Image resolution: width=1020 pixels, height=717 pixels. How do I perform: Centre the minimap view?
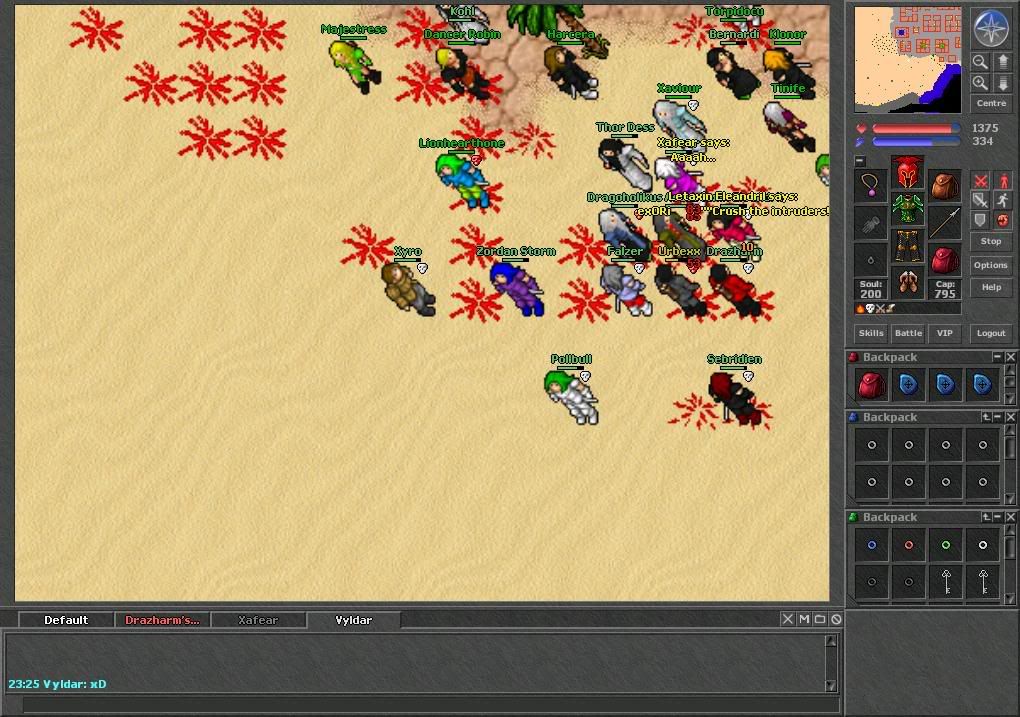[x=991, y=104]
